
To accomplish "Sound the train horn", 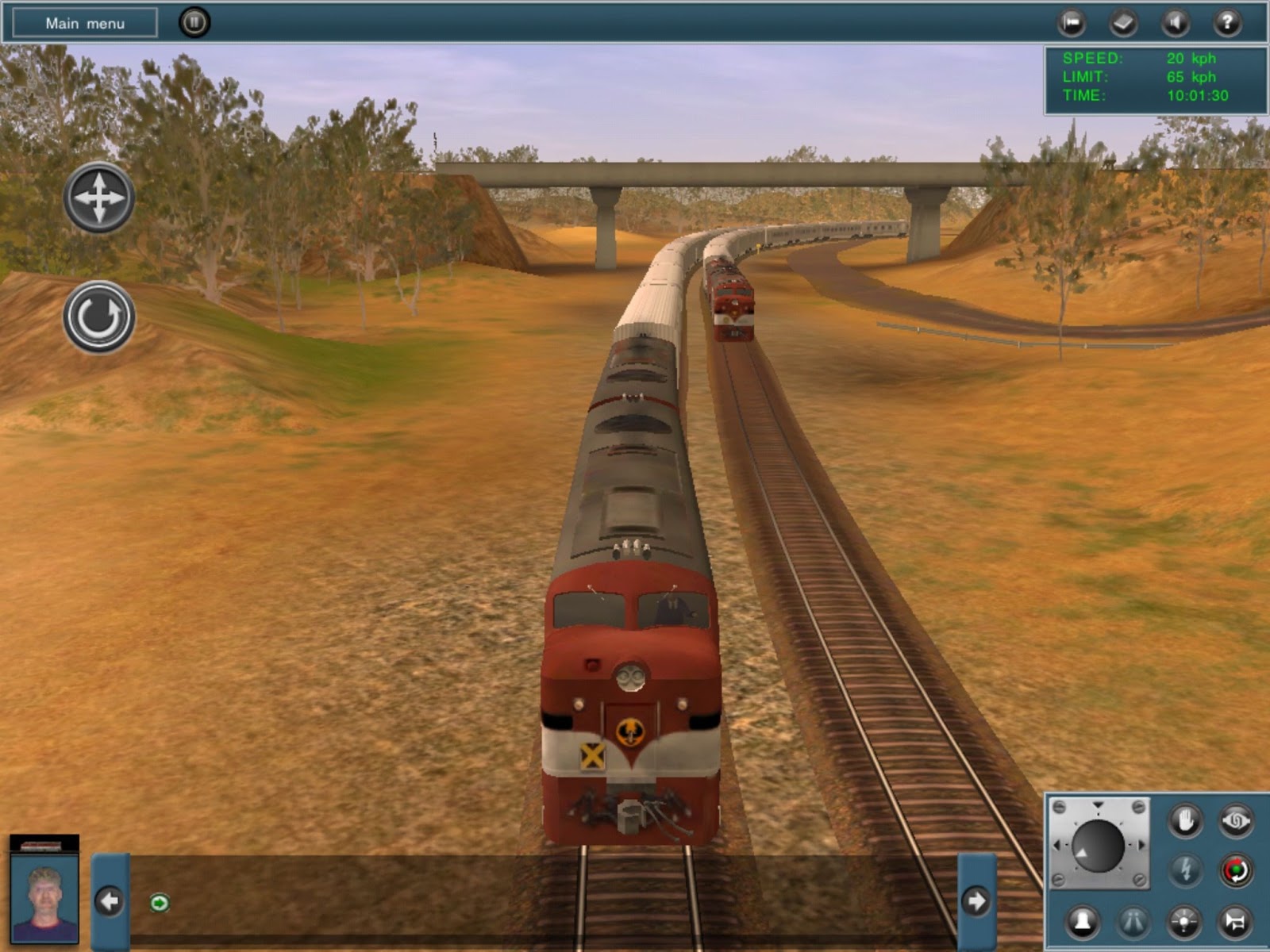I will point(1237,920).
